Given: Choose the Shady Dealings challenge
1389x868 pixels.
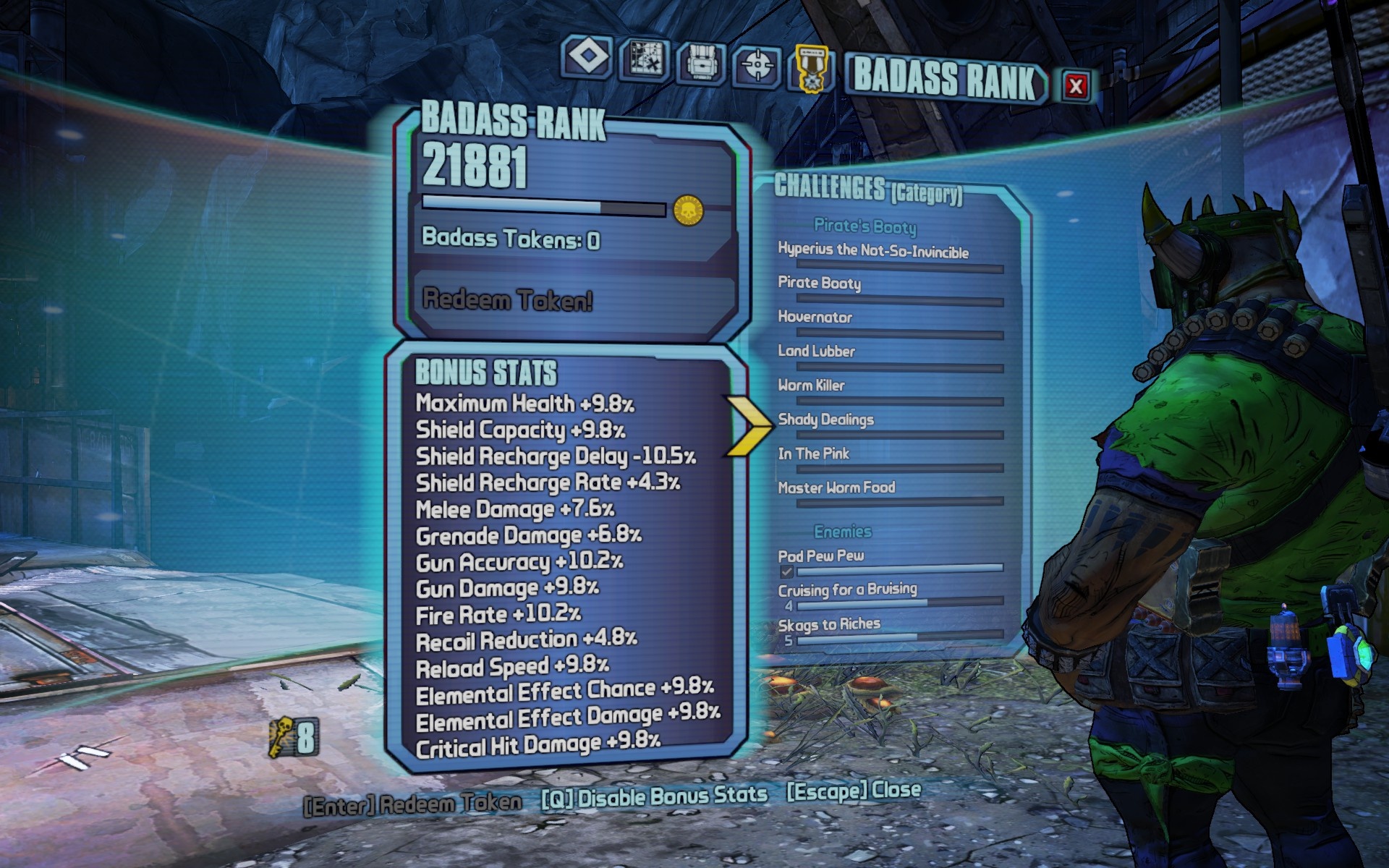Looking at the screenshot, I should (x=826, y=420).
